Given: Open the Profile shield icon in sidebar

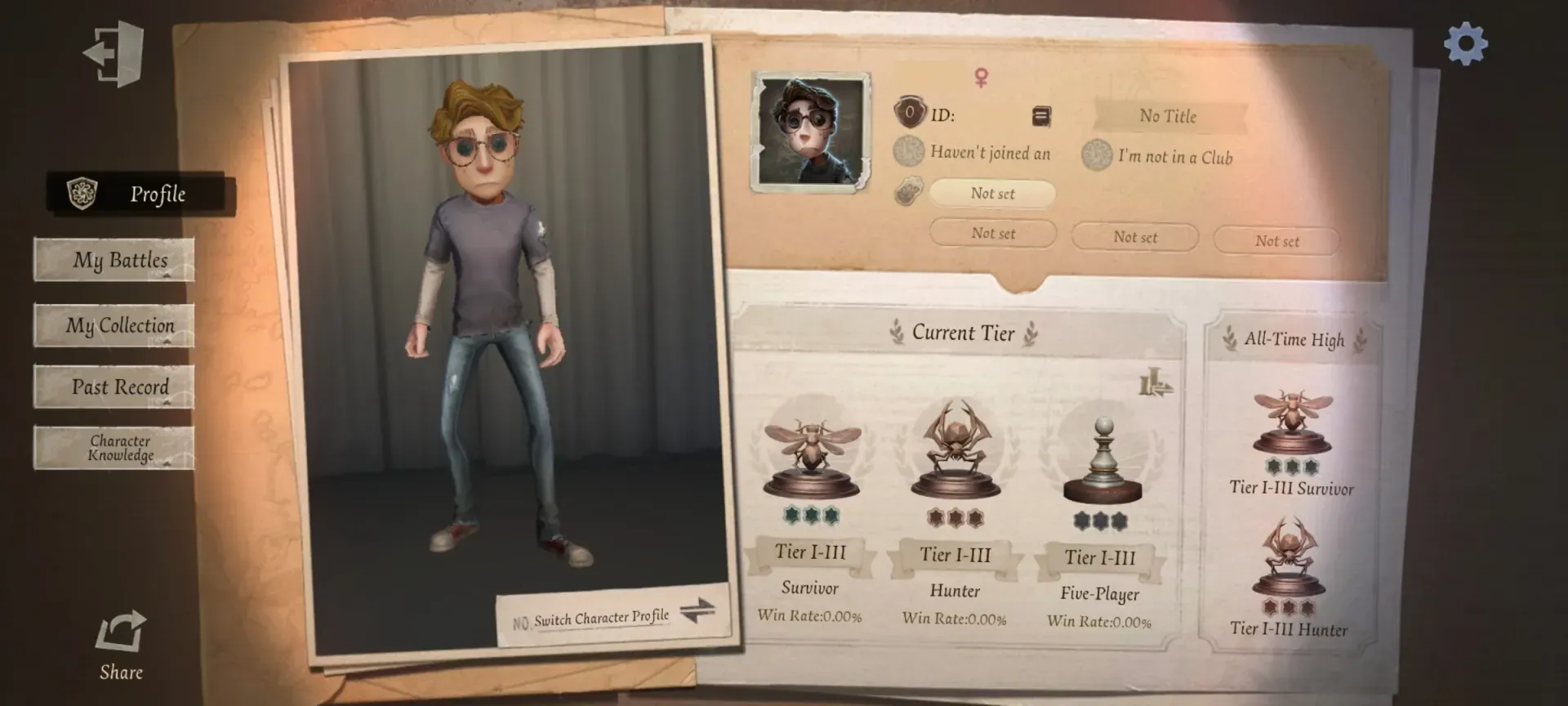Looking at the screenshot, I should (x=82, y=193).
